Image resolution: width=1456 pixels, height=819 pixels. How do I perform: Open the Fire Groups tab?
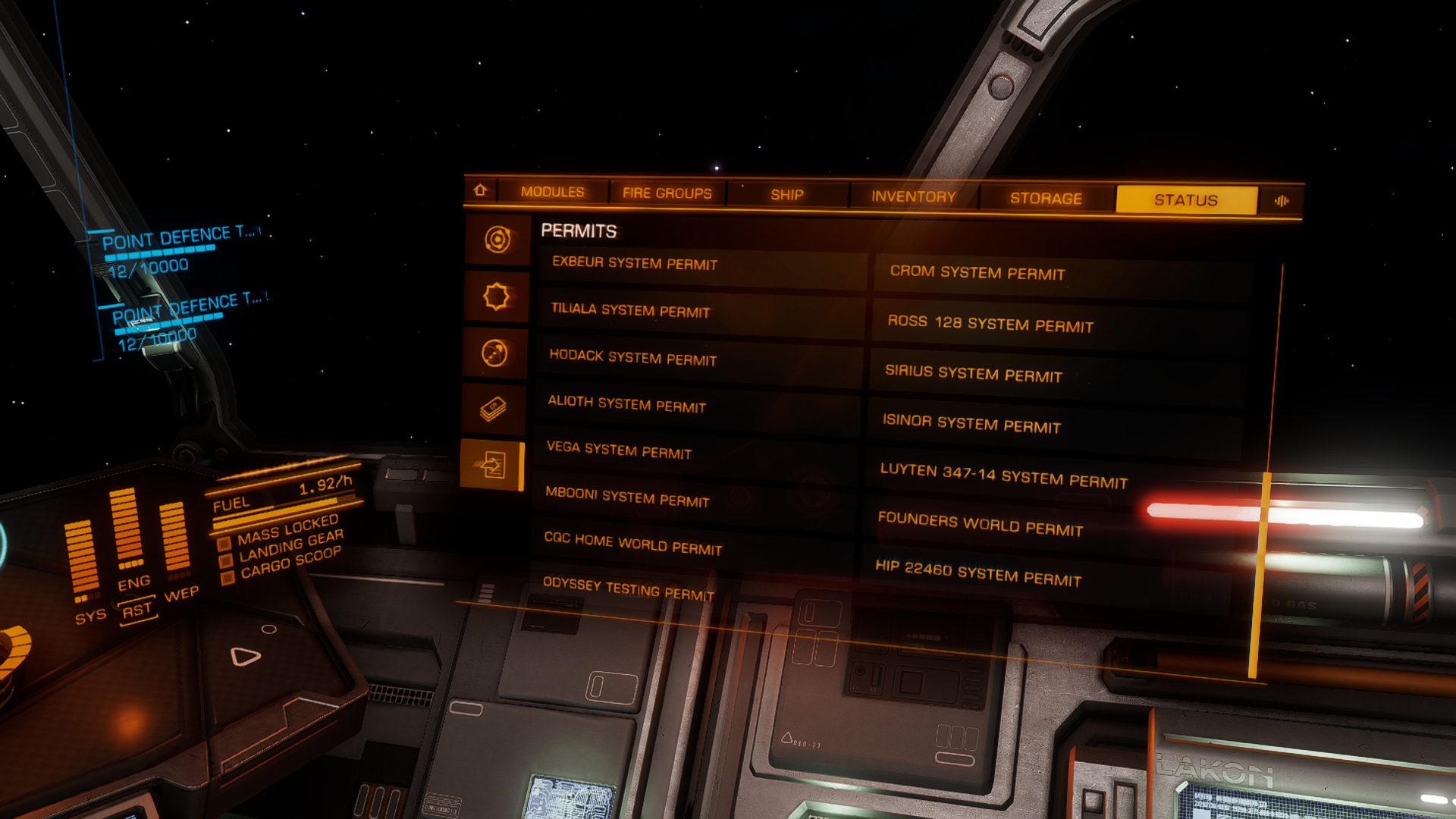667,193
